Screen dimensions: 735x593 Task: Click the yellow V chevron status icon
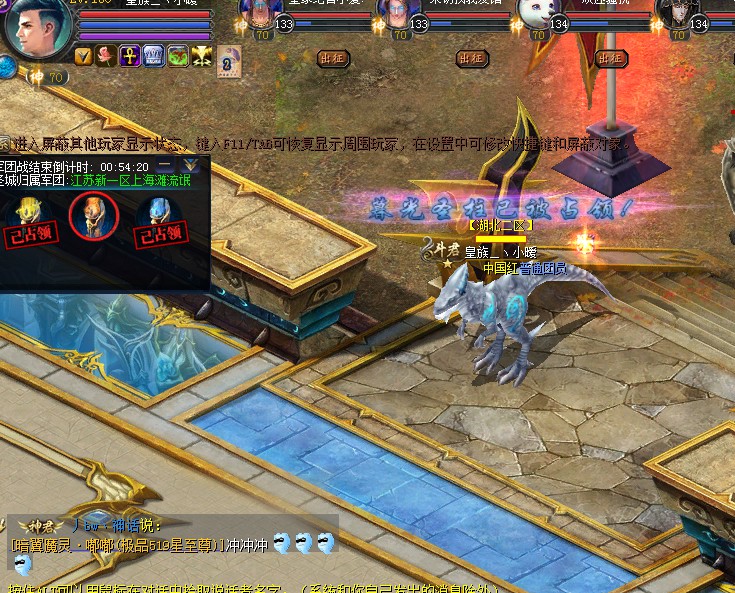[x=83, y=56]
